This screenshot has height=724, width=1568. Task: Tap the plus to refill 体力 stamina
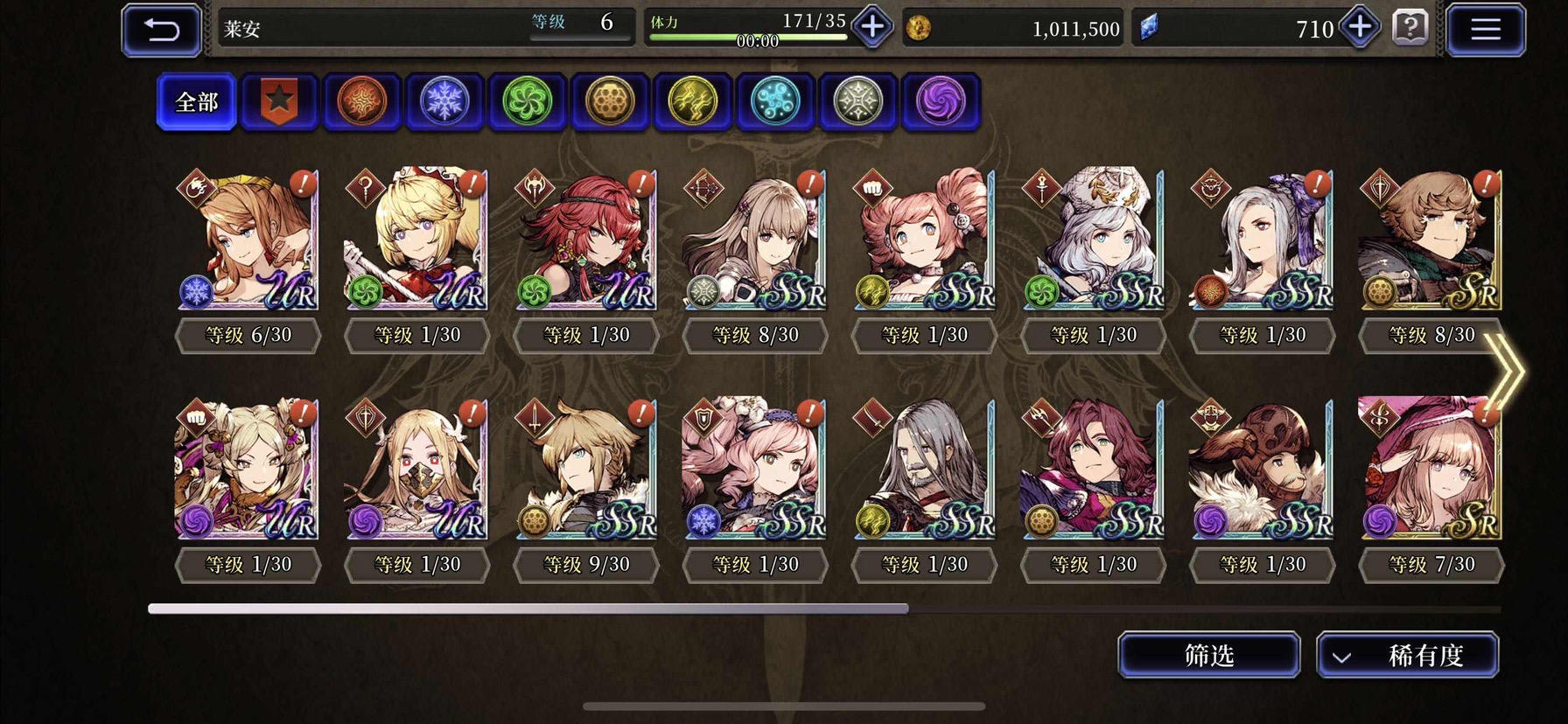point(870,26)
